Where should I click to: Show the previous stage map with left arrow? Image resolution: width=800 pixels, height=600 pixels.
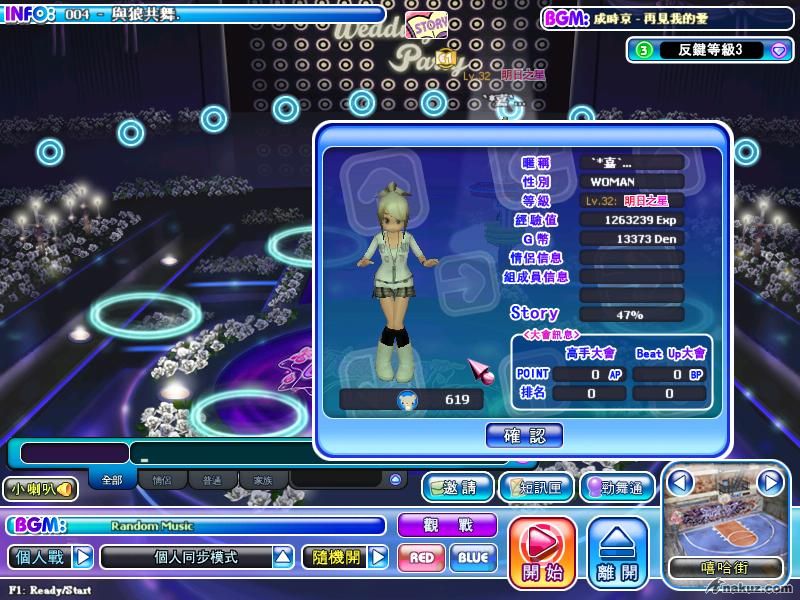(x=680, y=483)
